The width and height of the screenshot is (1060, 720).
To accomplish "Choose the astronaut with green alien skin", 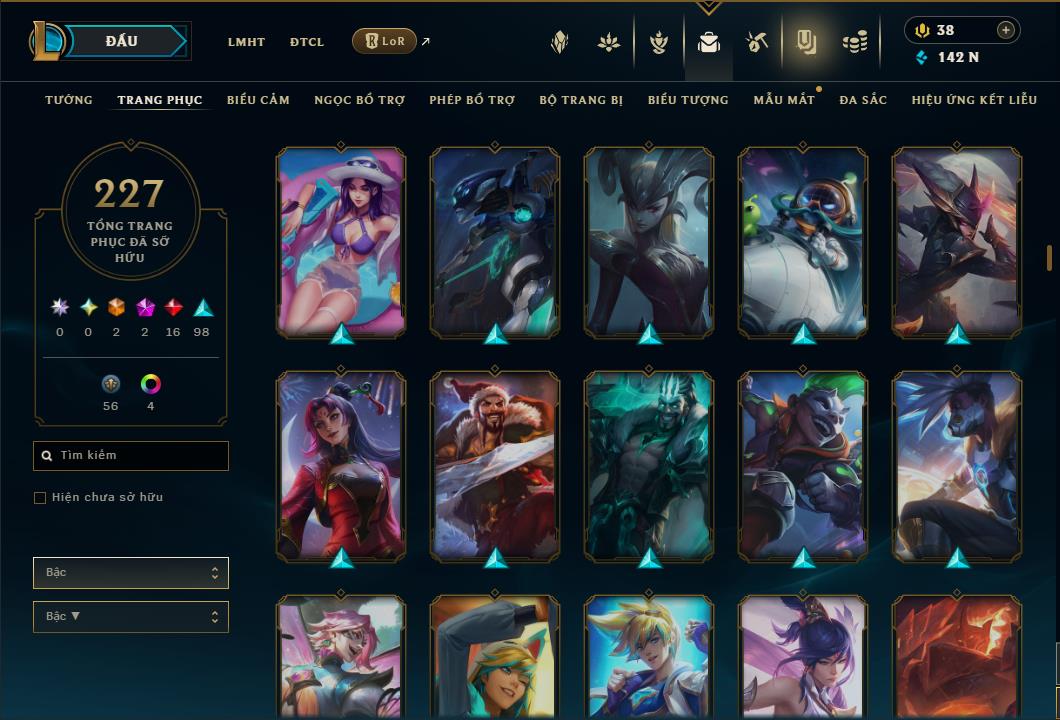I will tap(803, 241).
